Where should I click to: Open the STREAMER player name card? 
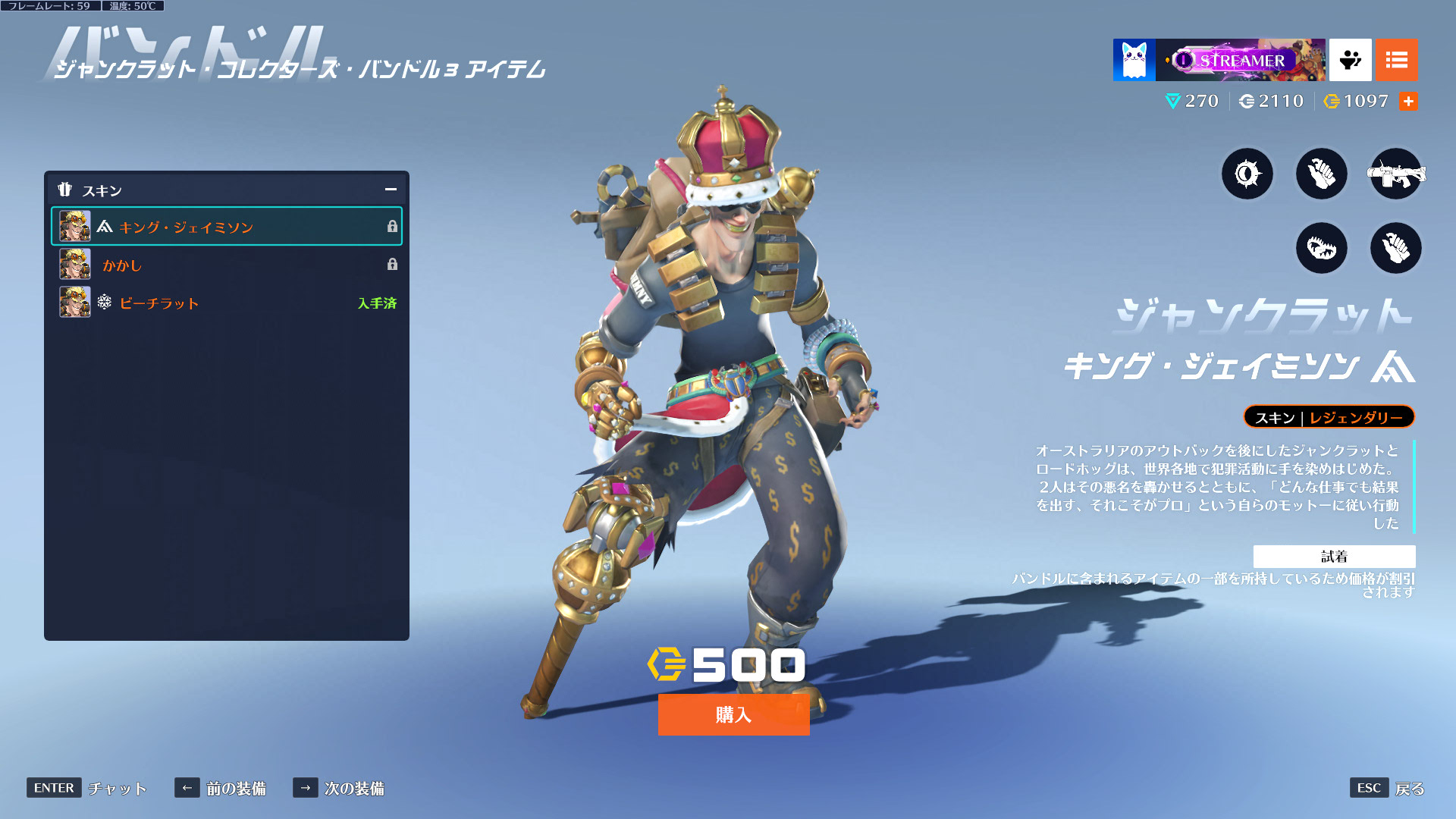(1241, 60)
